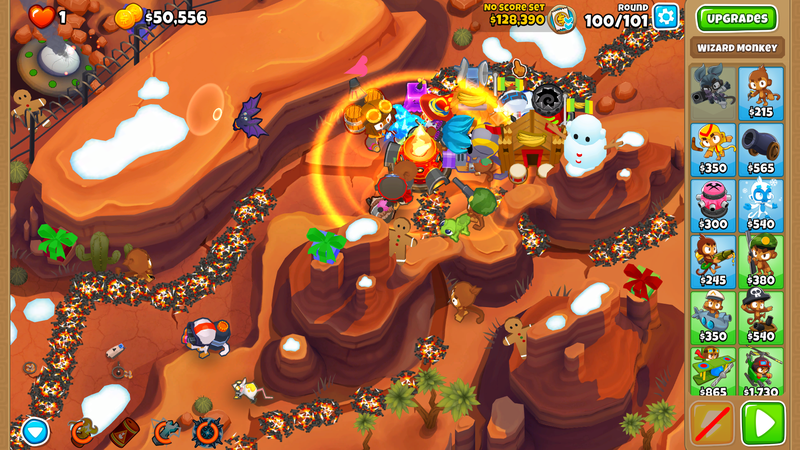Activate the red barrel ability
This screenshot has width=800, height=450.
[x=124, y=432]
